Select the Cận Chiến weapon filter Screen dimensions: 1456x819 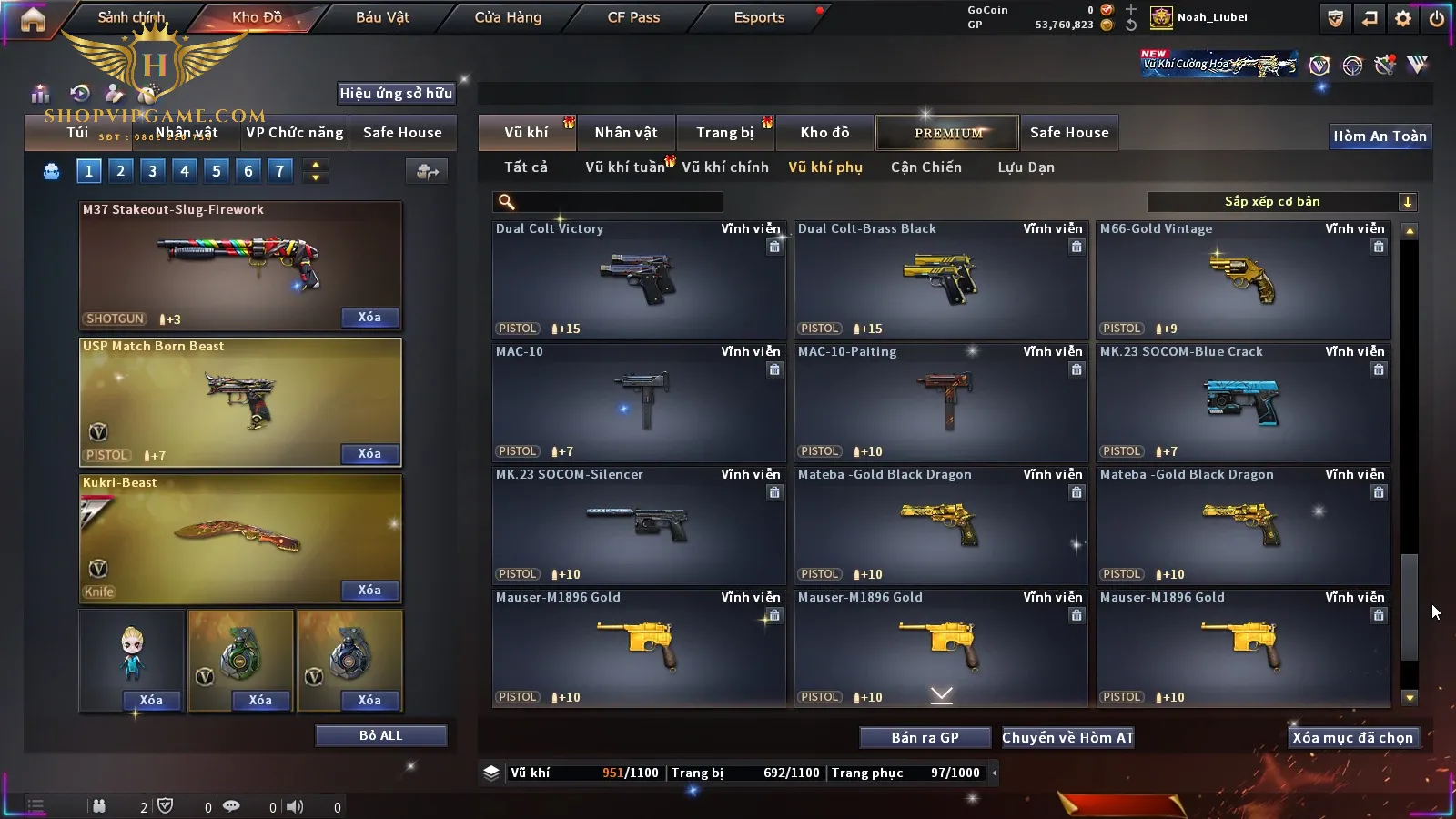pyautogui.click(x=925, y=167)
